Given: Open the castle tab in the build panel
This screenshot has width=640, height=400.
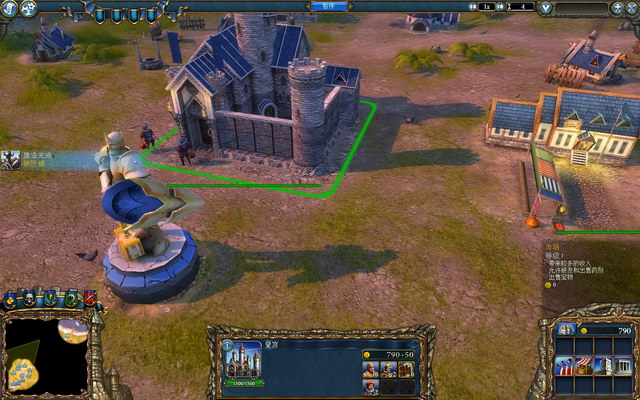Looking at the screenshot, I should coord(567,329).
